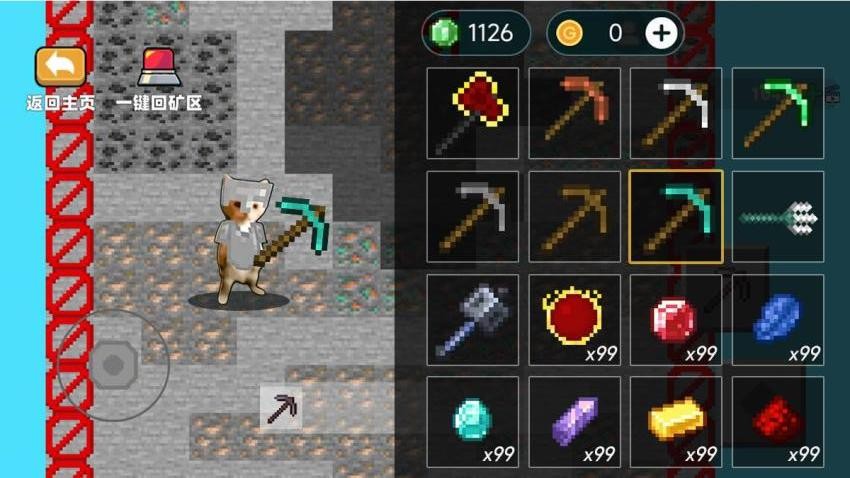
Task: Choose the purple amethyst crystal stack
Action: point(575,422)
